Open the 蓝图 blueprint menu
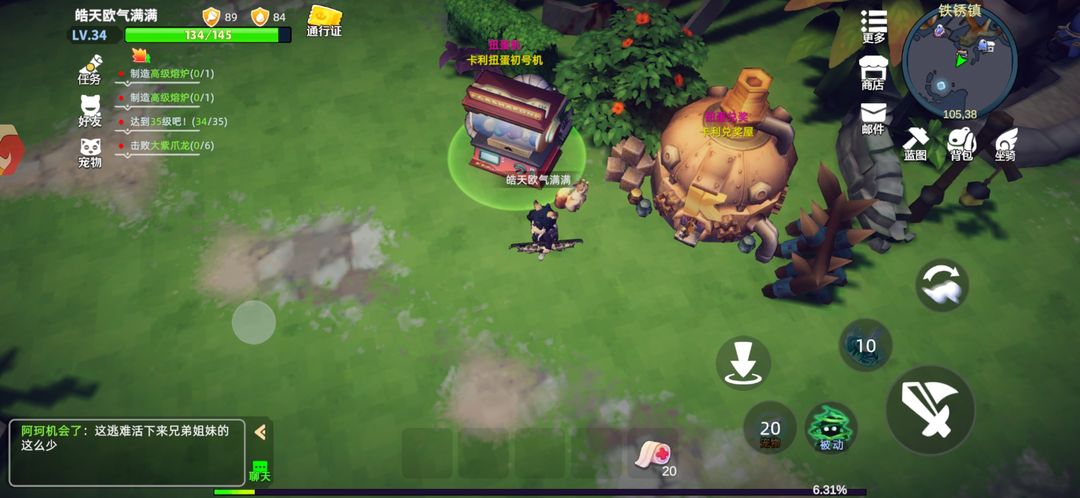This screenshot has height=498, width=1080. [x=916, y=143]
